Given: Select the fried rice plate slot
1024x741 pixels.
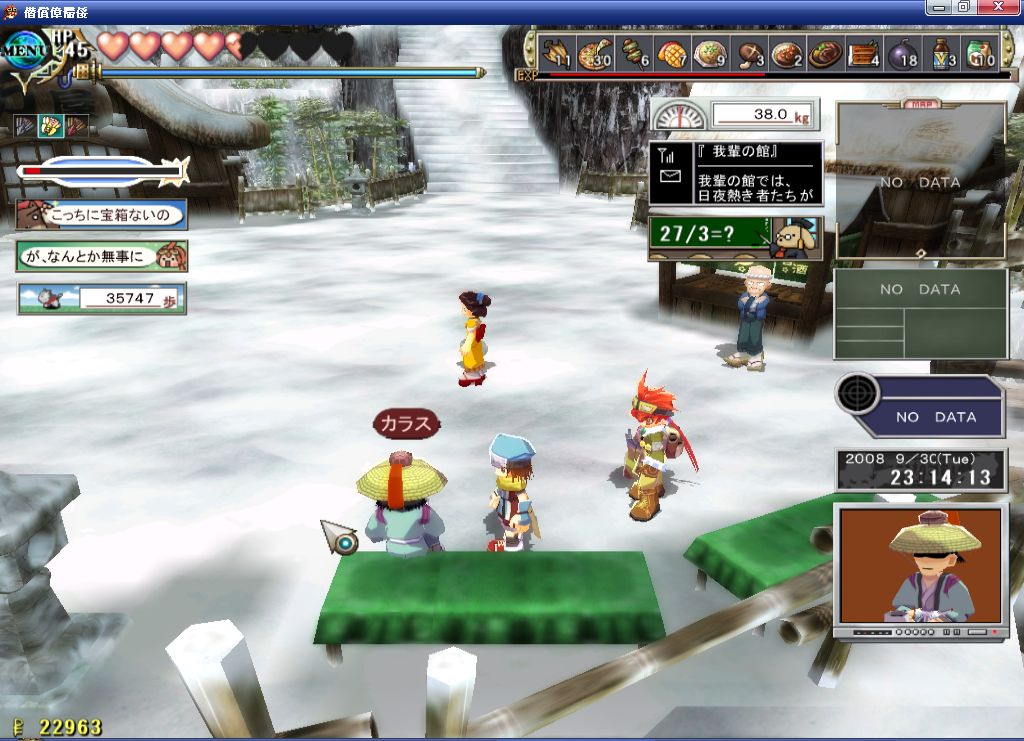Looking at the screenshot, I should (710, 52).
